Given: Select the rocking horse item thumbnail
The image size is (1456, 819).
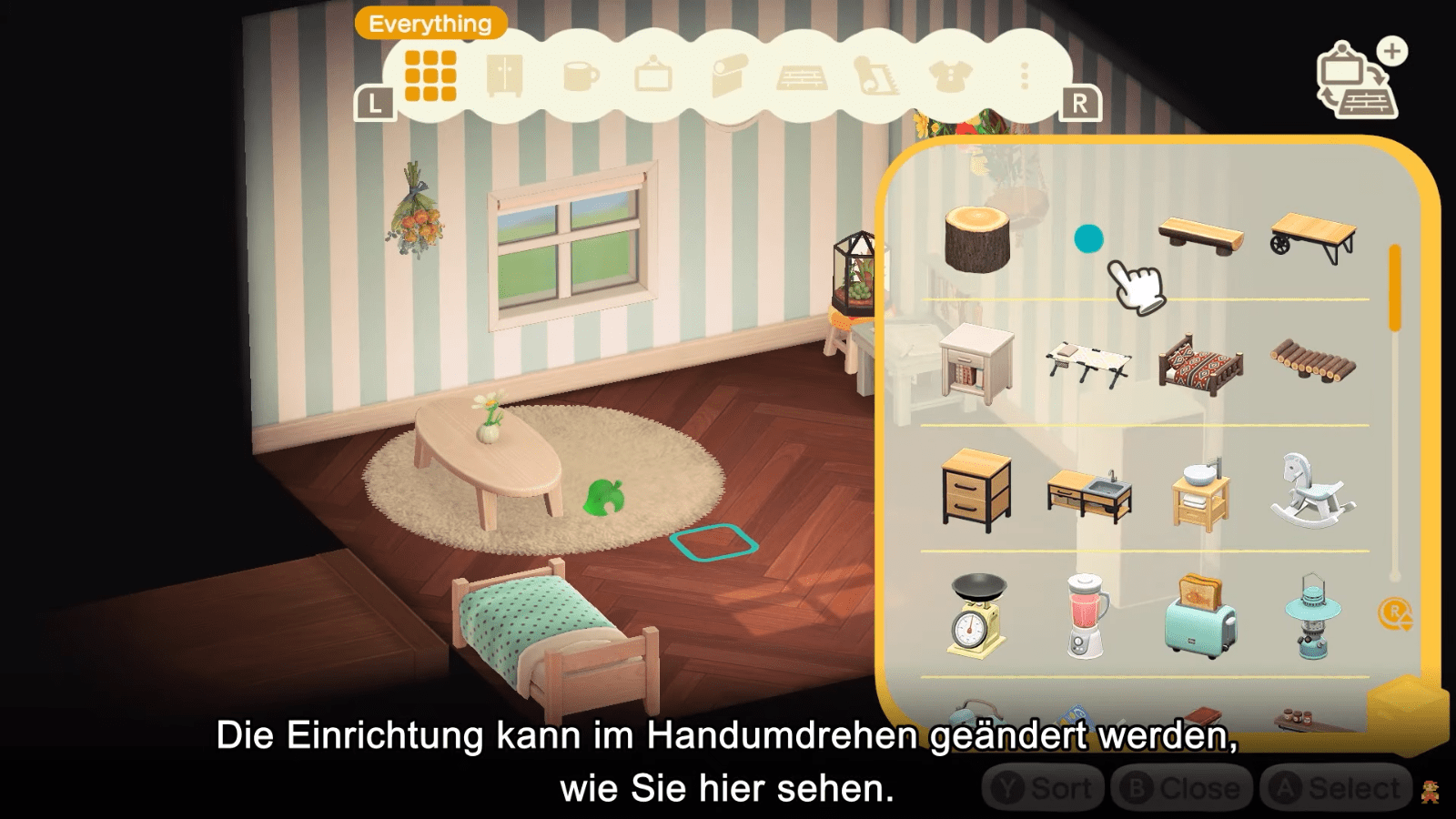Looking at the screenshot, I should [x=1310, y=491].
